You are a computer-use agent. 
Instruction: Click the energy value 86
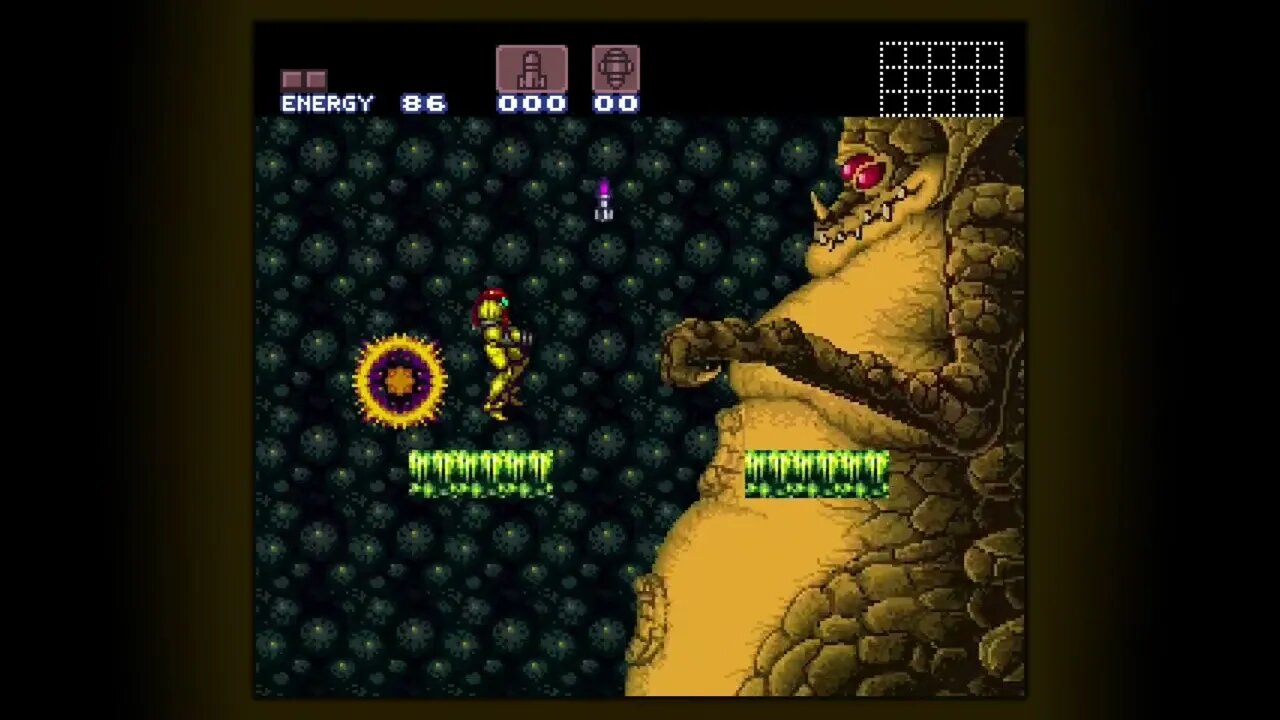[424, 102]
